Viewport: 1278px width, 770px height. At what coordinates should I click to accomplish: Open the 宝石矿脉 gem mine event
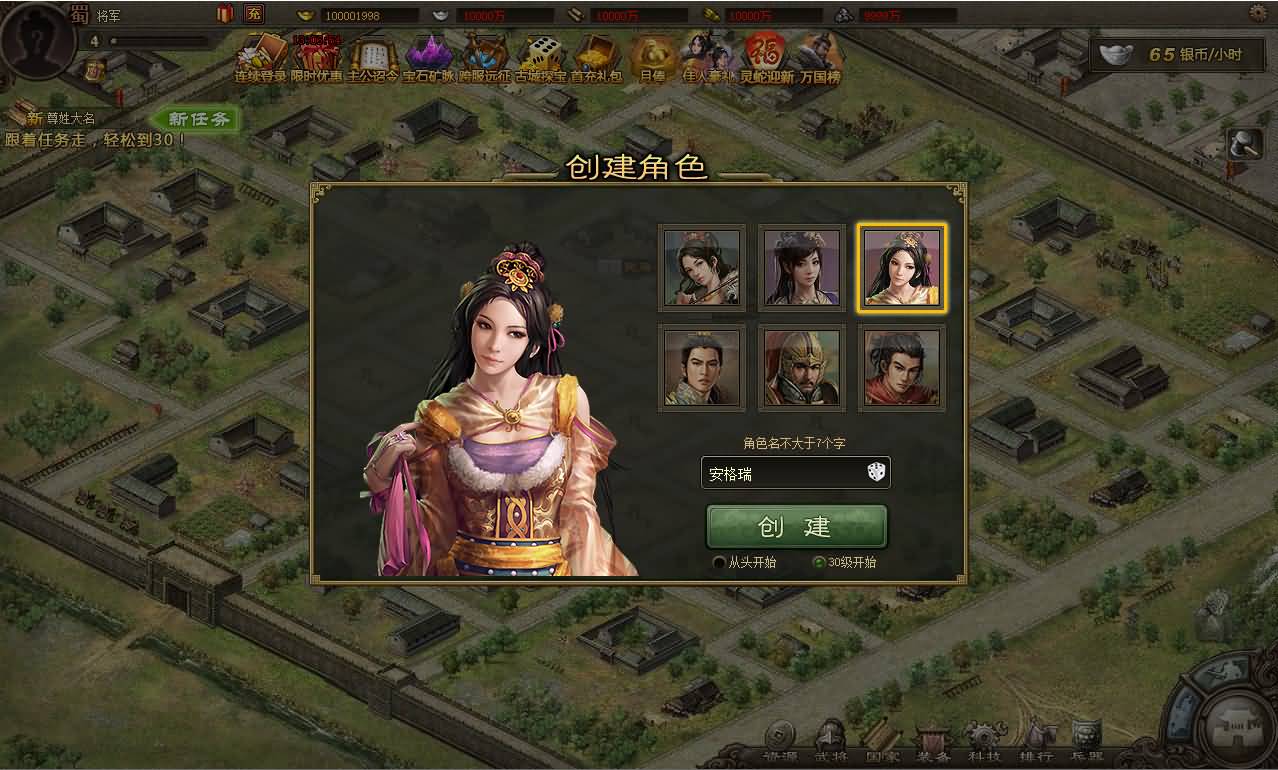(428, 58)
